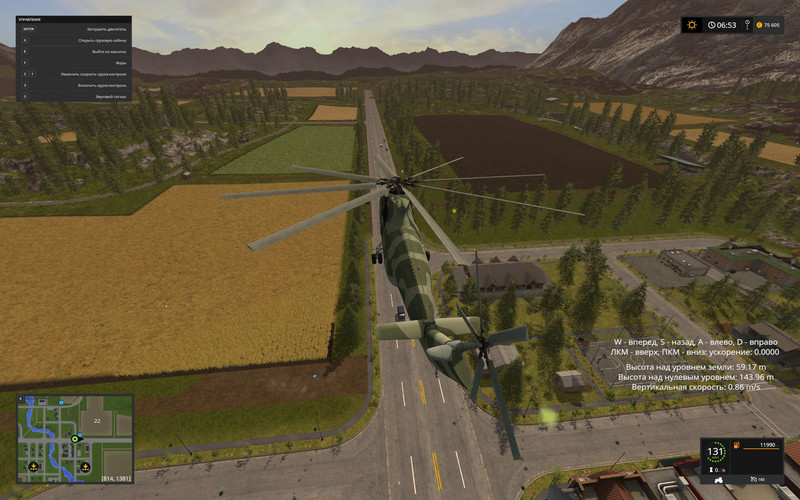
Task: Open the minimap of the town
Action: [x=75, y=438]
